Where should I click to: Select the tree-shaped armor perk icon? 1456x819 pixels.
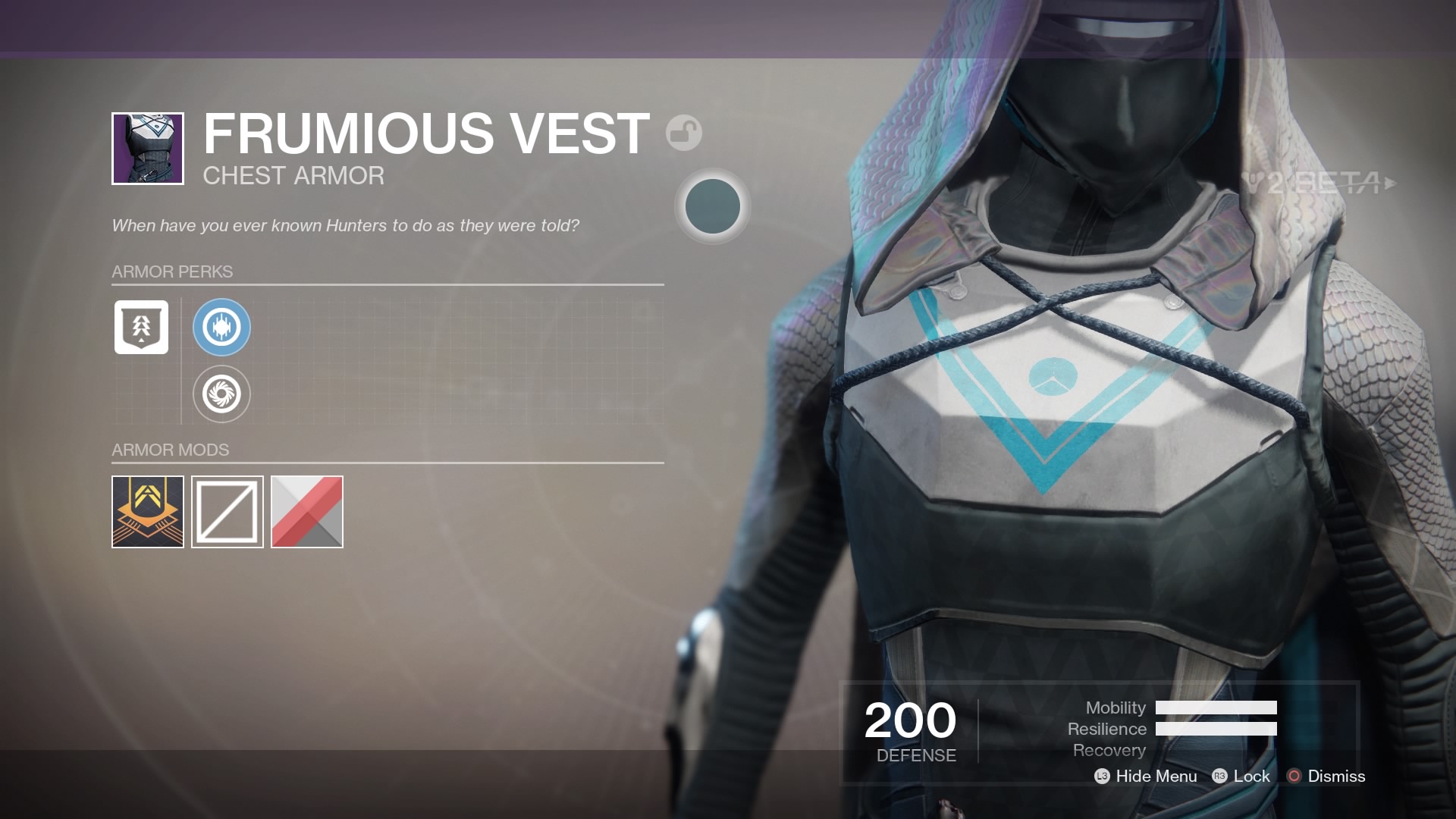141,328
